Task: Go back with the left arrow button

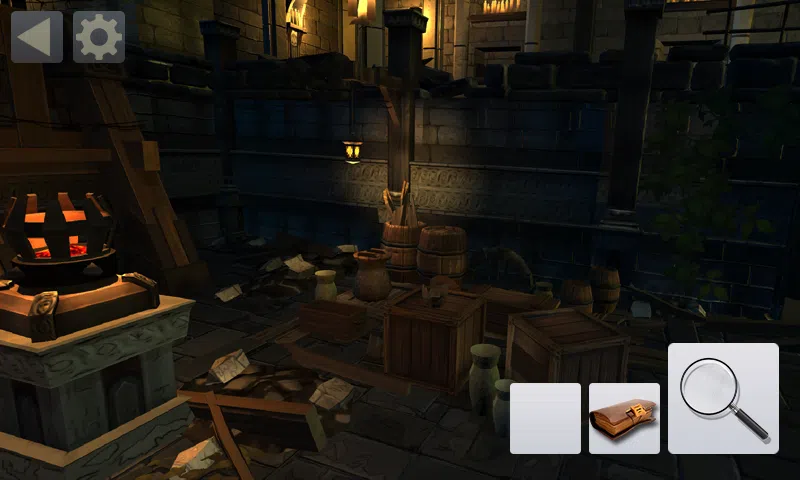Action: [36, 37]
